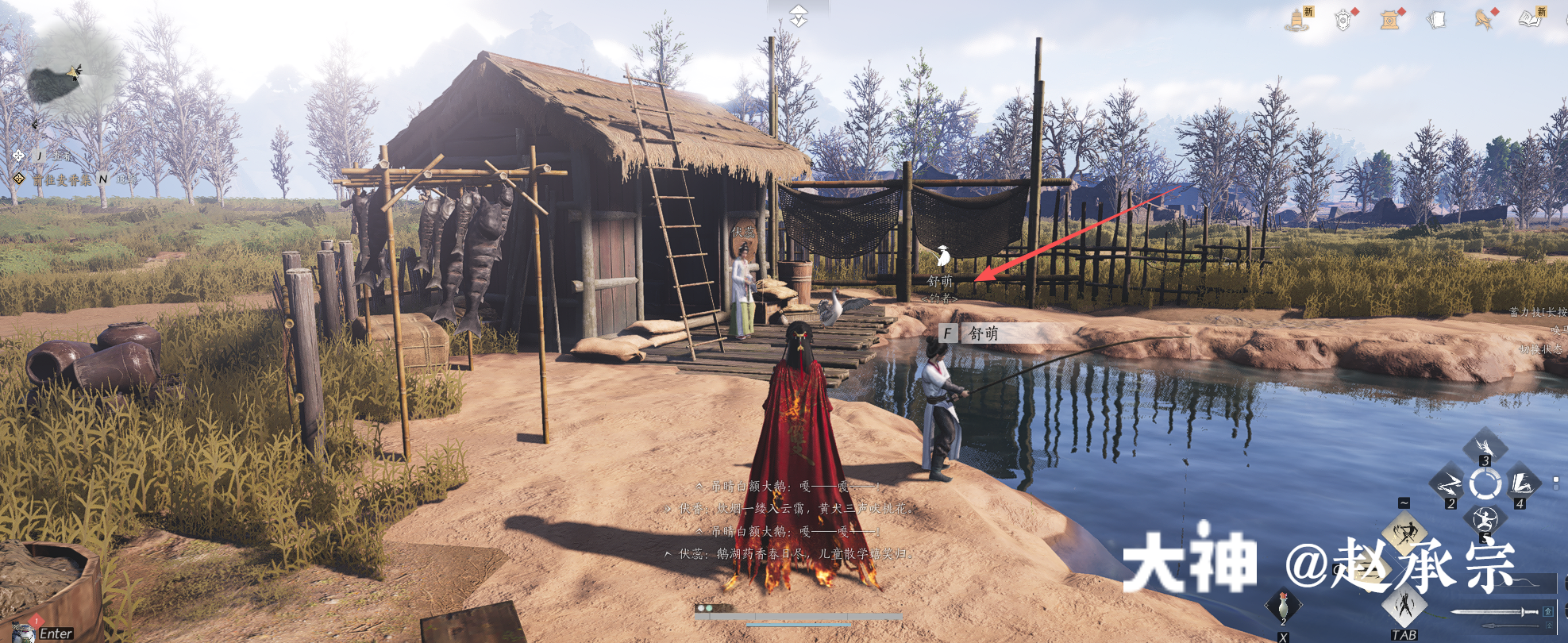
Task: Open the open-book journal icon
Action: (1530, 19)
